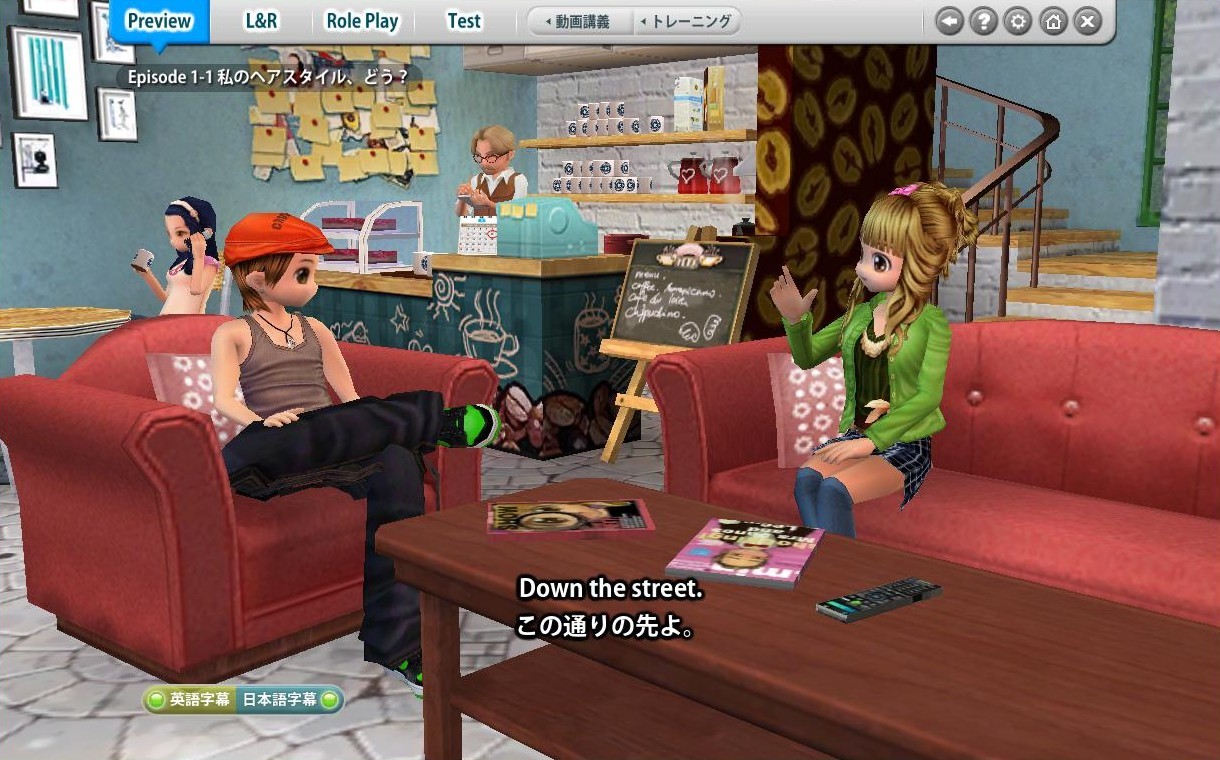Open help with the question mark button

984,21
